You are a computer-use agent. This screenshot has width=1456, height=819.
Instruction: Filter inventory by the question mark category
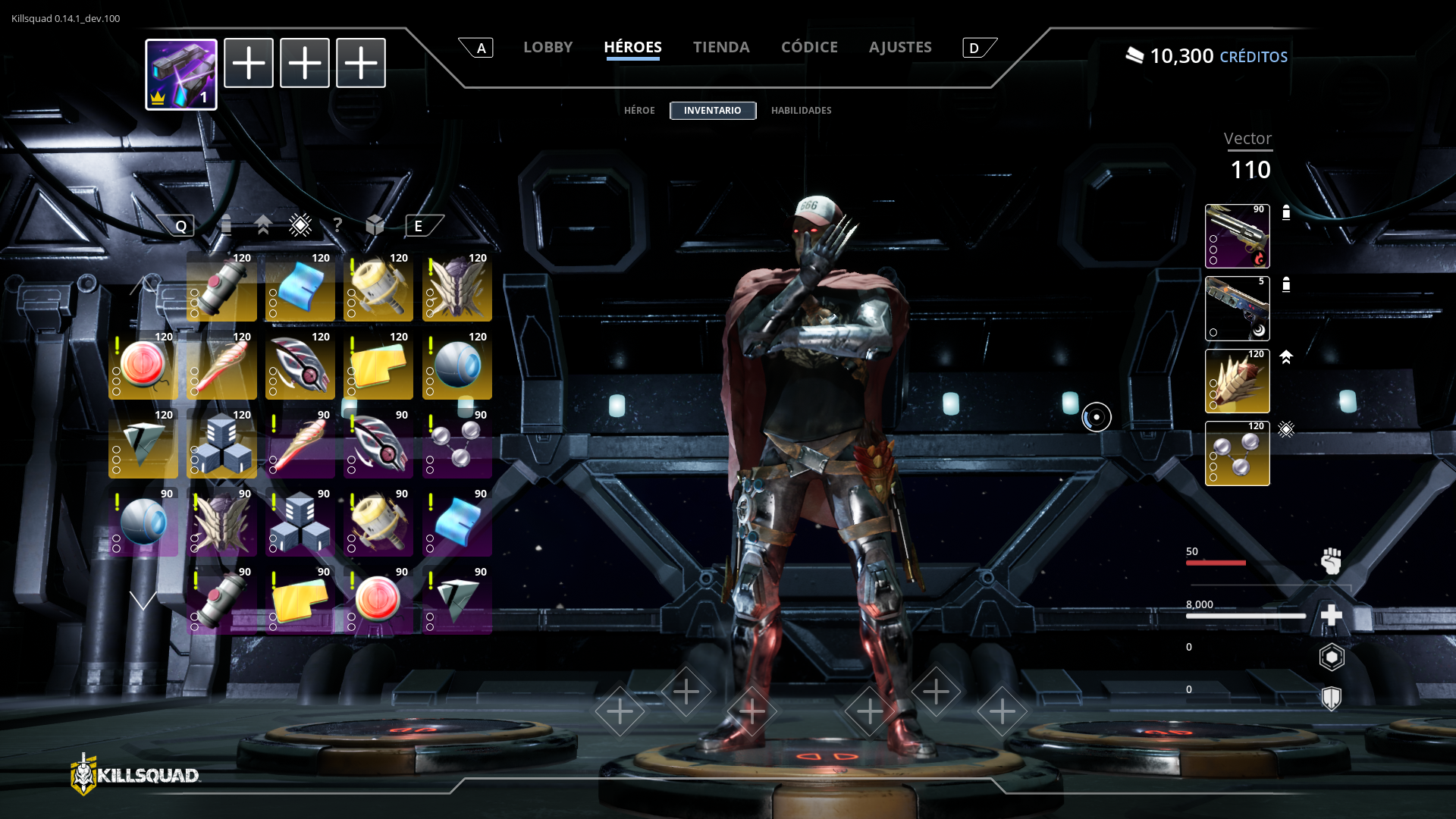click(337, 225)
